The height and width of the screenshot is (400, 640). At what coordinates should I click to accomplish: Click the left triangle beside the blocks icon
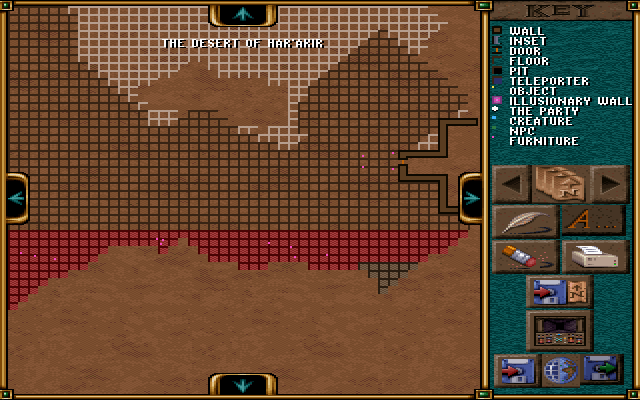513,184
